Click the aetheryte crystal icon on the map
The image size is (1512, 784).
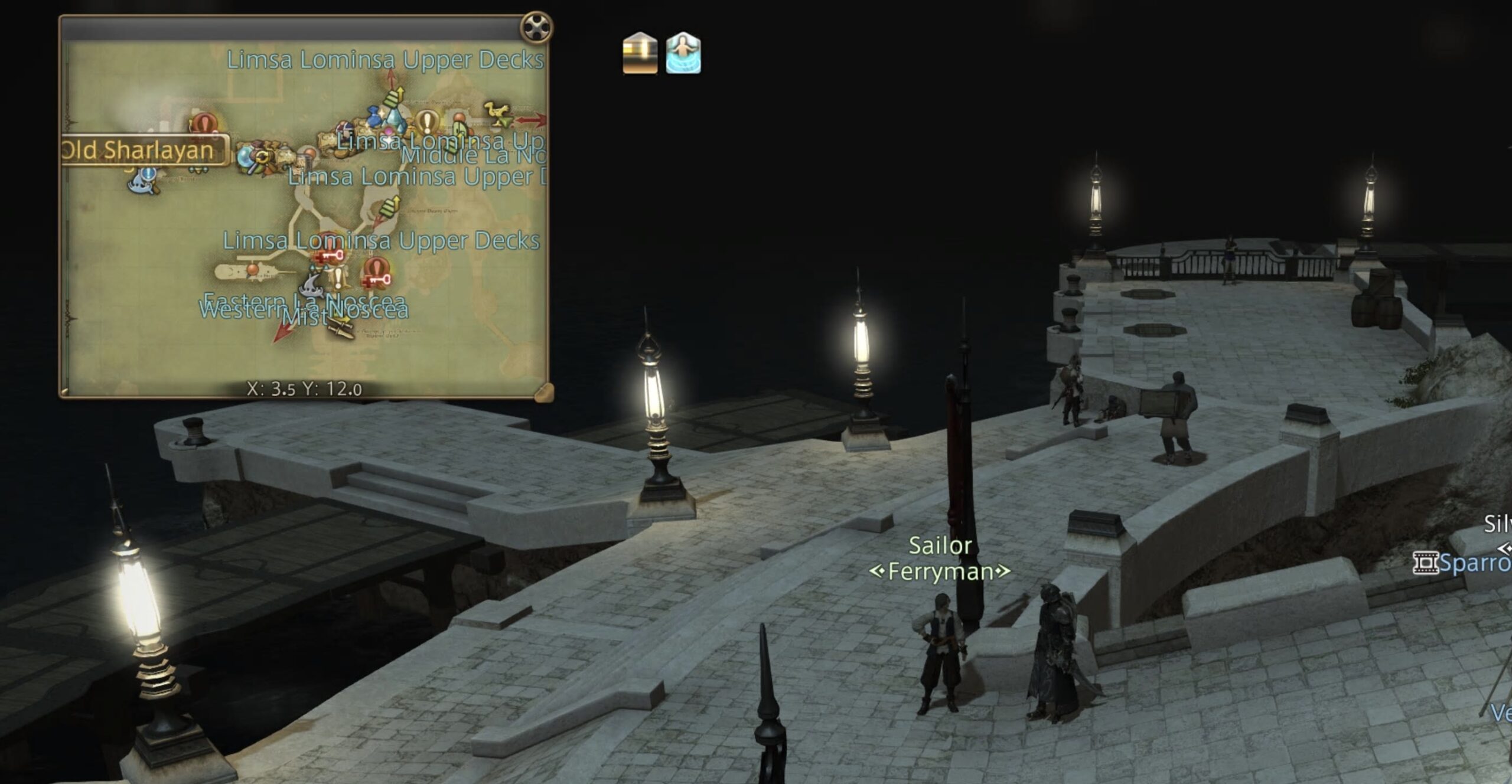[393, 117]
